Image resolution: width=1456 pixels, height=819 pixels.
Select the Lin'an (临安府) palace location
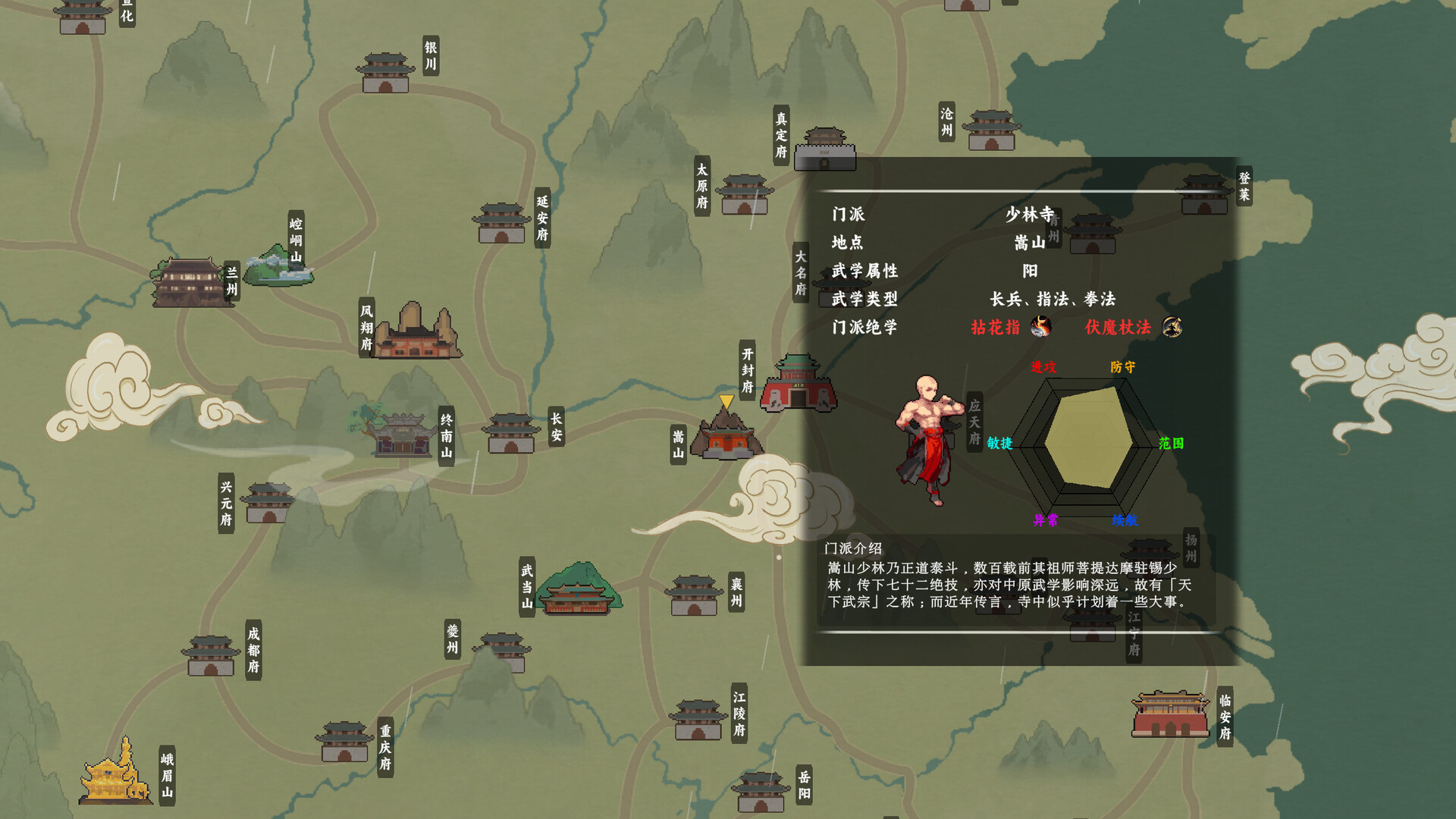(x=1170, y=714)
